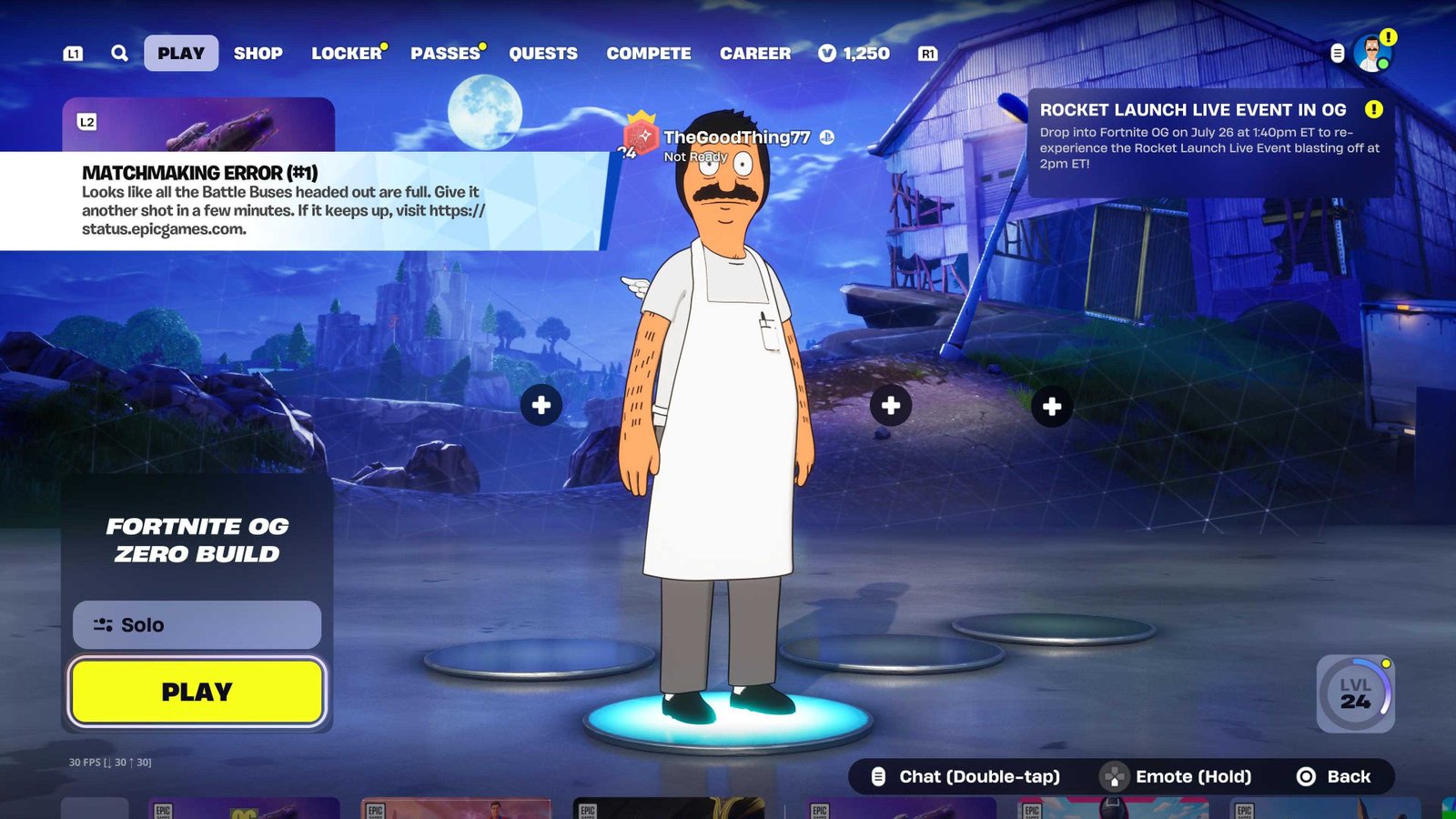Viewport: 1456px width, 819px height.
Task: Open the search magnifier icon
Action: point(117,53)
